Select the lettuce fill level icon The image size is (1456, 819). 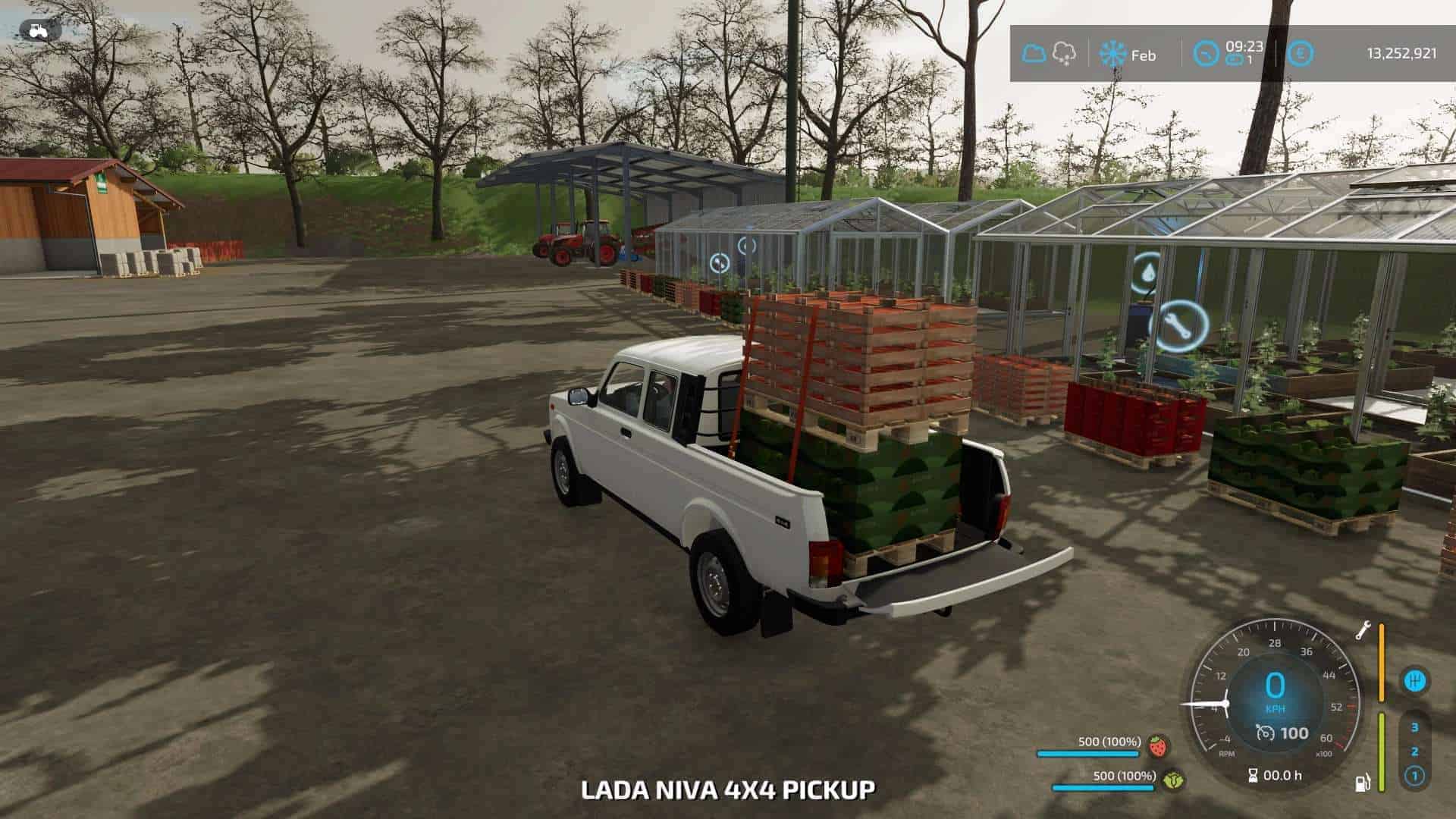1174,779
